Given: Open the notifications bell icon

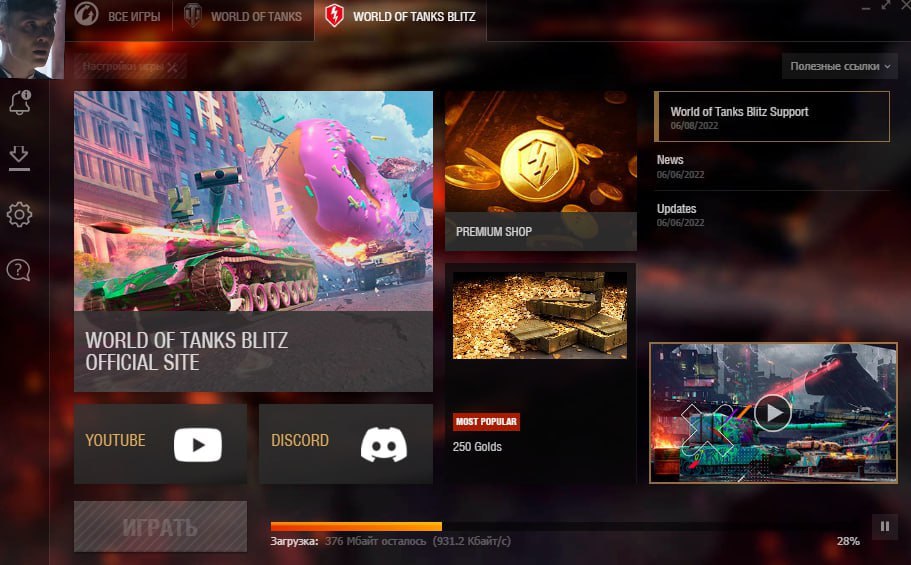Looking at the screenshot, I should pos(19,102).
